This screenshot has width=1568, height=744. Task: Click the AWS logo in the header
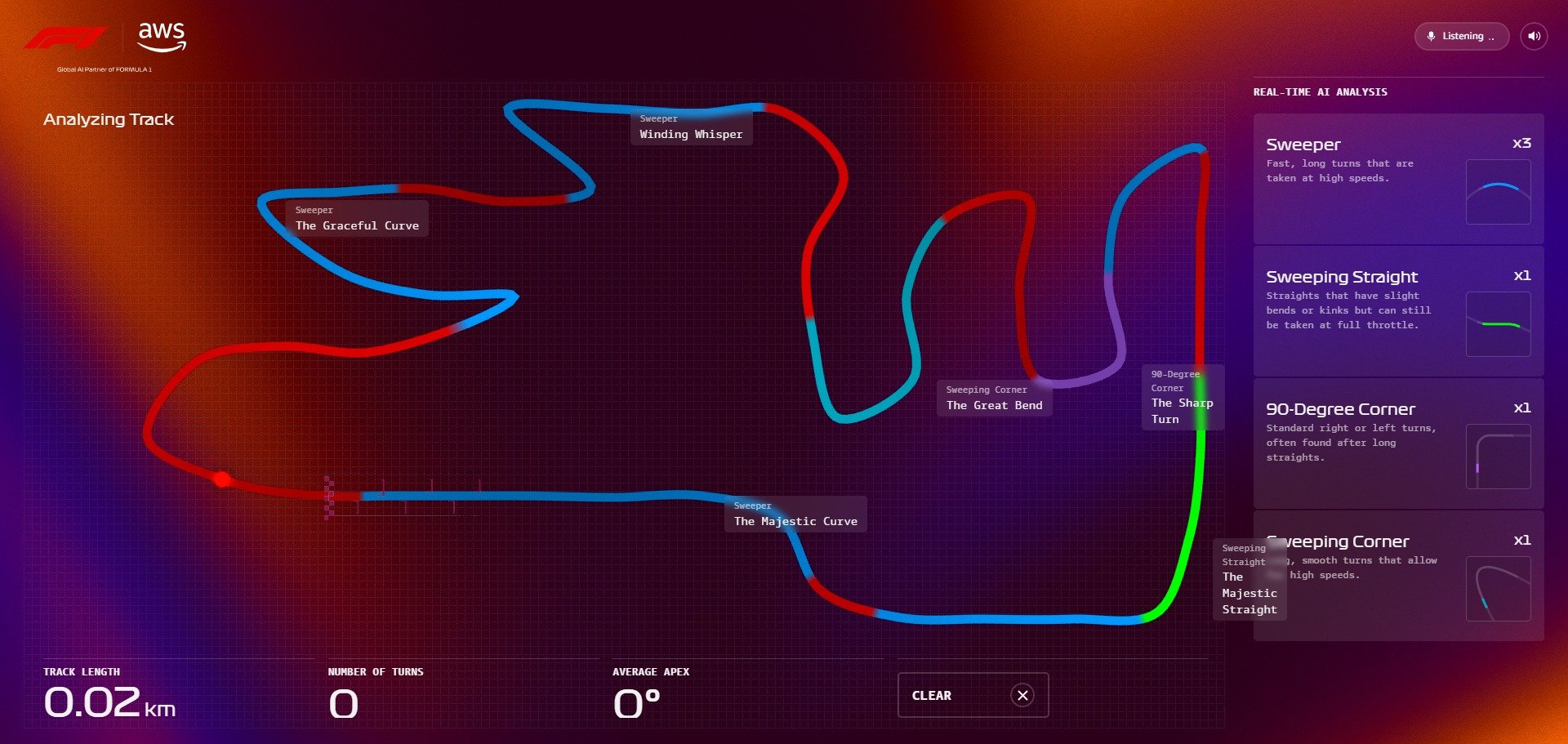pos(160,34)
